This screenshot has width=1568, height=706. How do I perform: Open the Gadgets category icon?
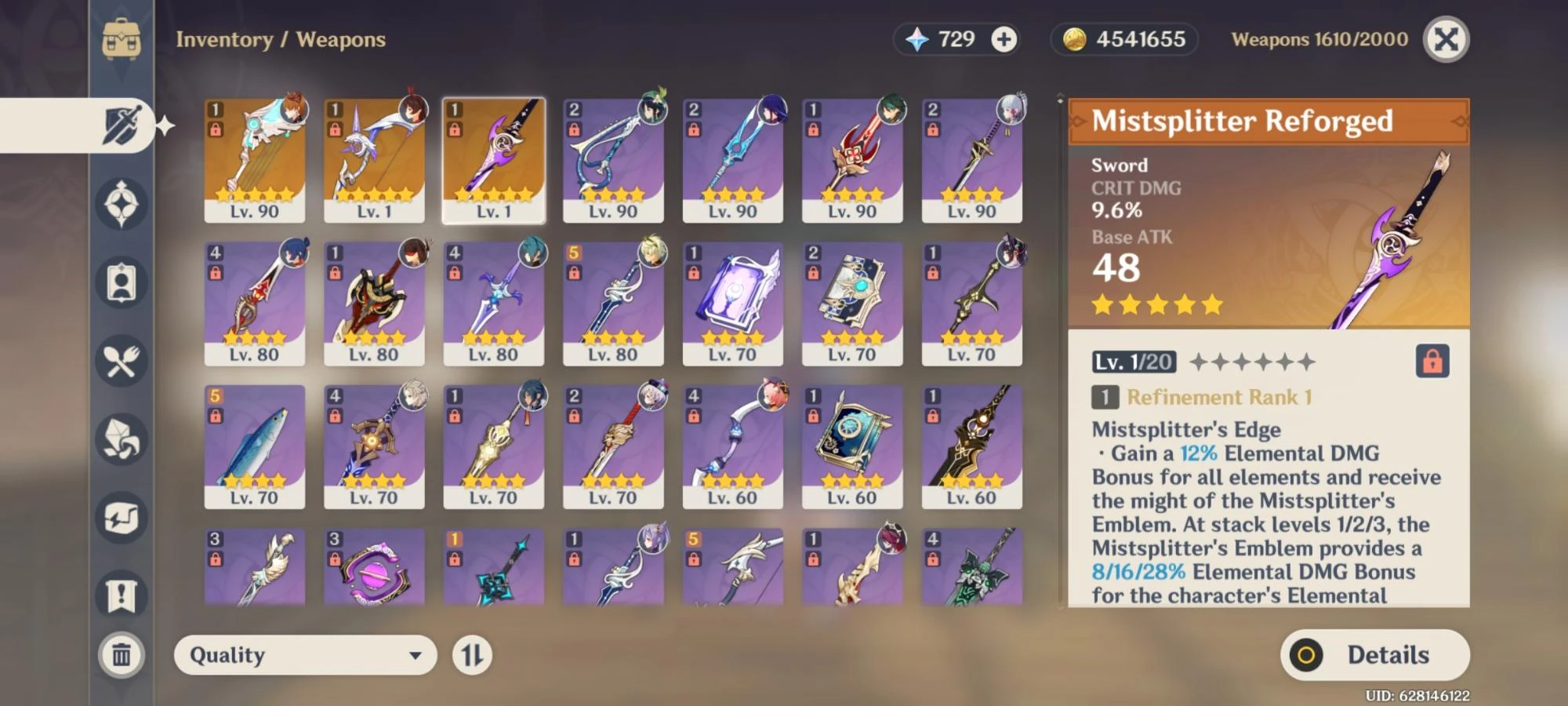(122, 516)
